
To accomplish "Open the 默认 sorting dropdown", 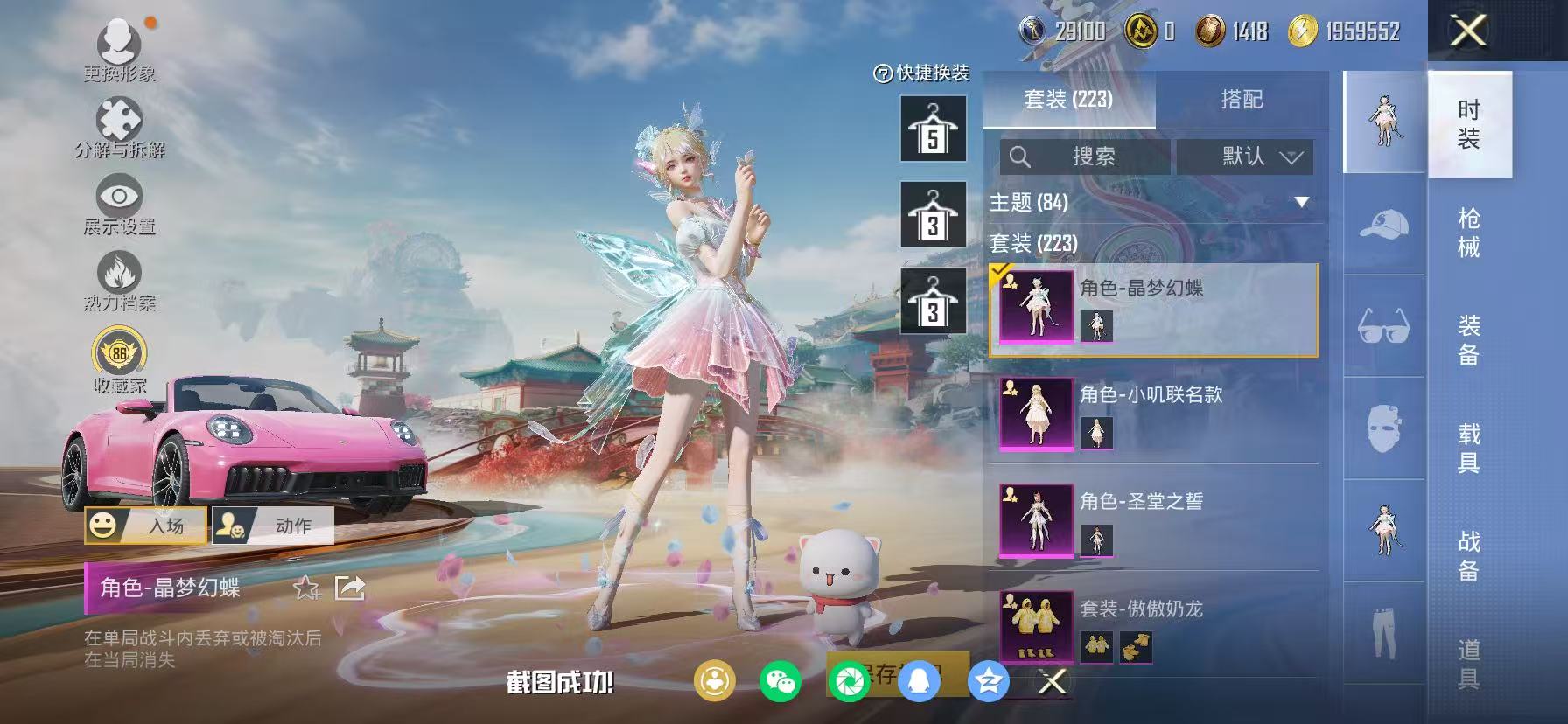I will pos(1245,157).
